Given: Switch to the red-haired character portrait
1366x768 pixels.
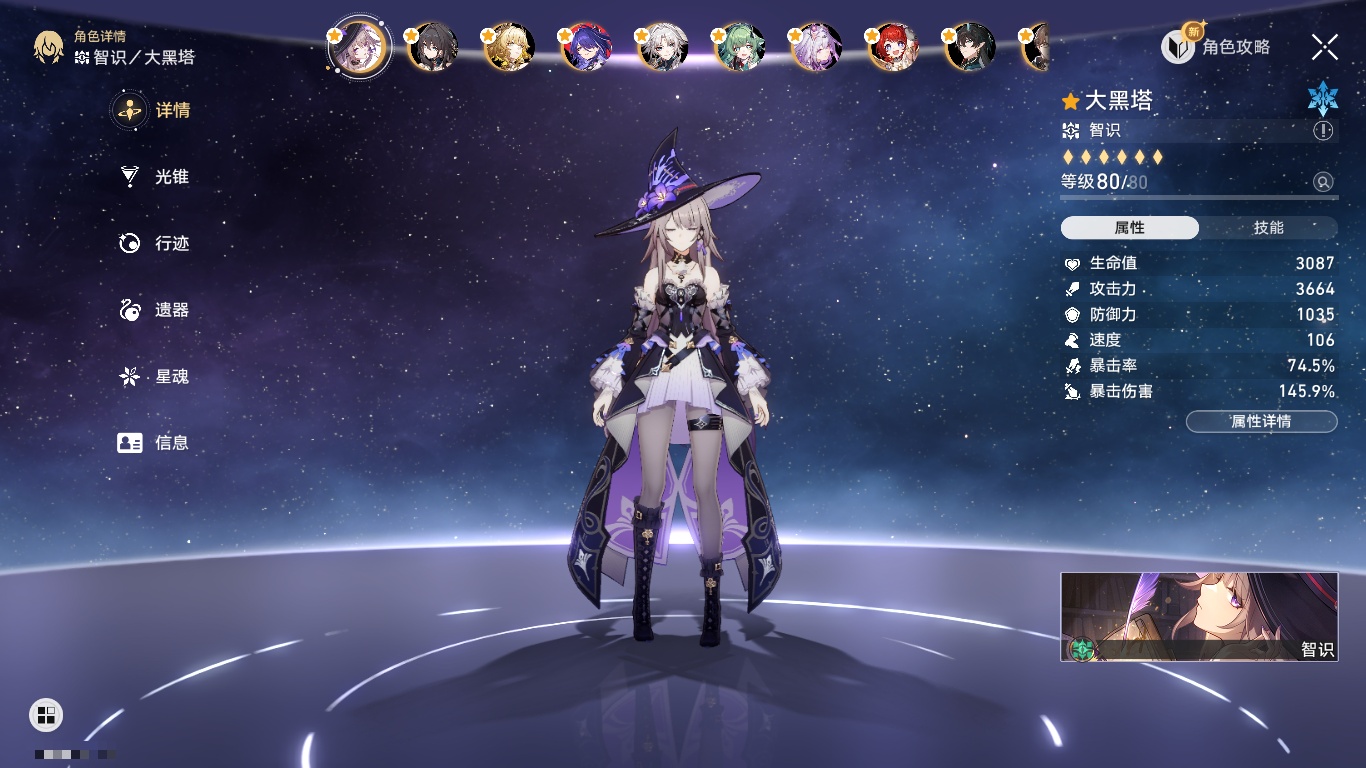Looking at the screenshot, I should tap(893, 47).
